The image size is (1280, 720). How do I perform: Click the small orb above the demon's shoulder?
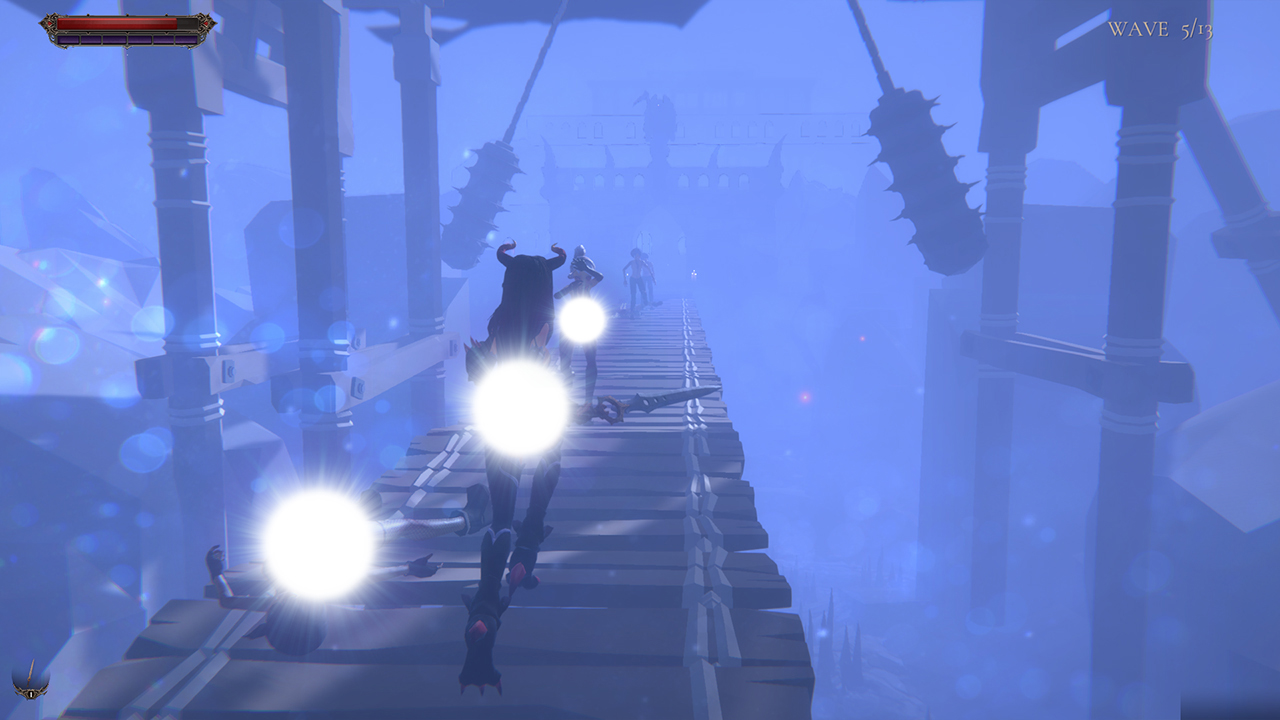tap(584, 320)
